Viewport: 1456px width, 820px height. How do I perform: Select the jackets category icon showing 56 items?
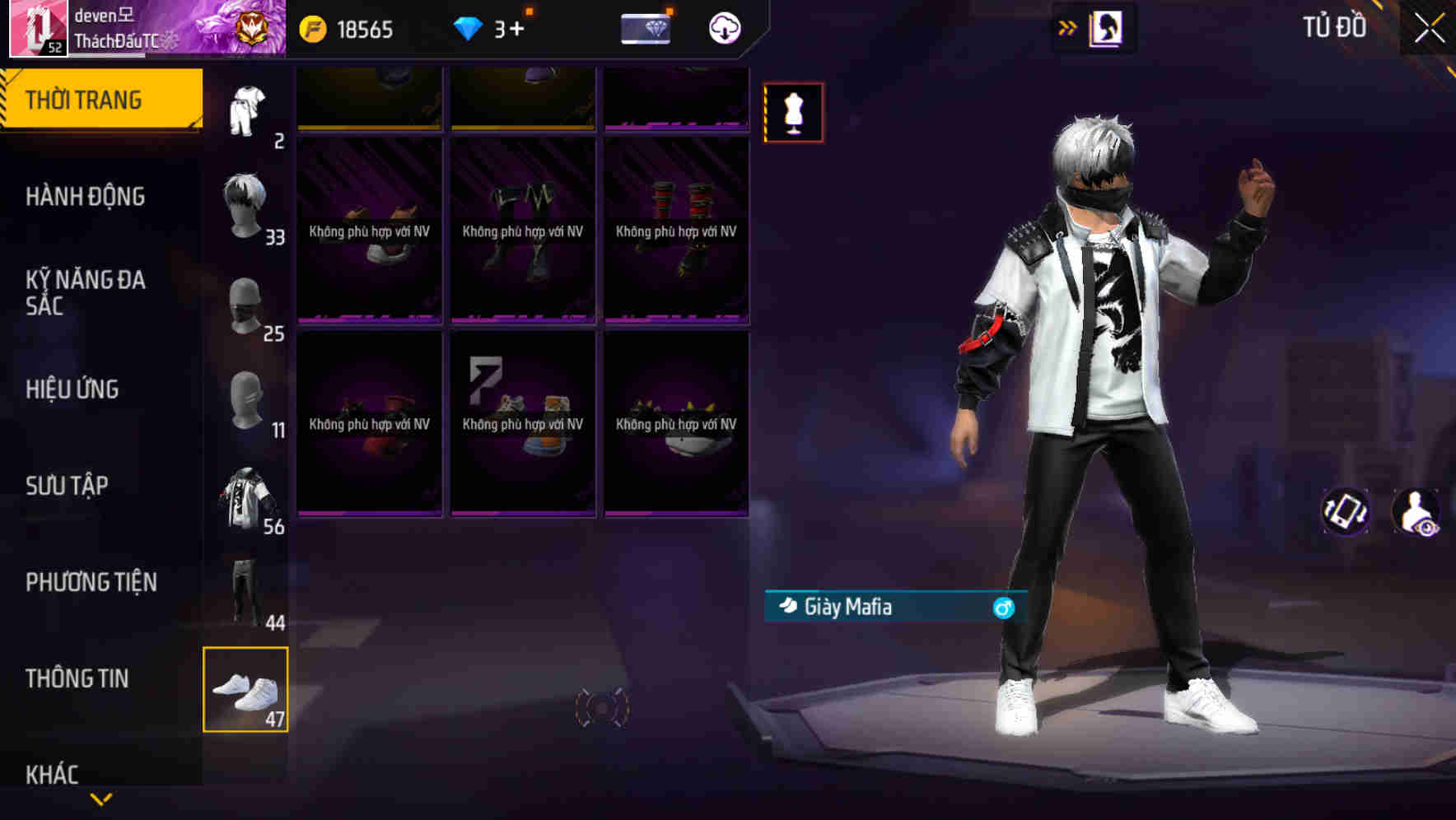(245, 494)
